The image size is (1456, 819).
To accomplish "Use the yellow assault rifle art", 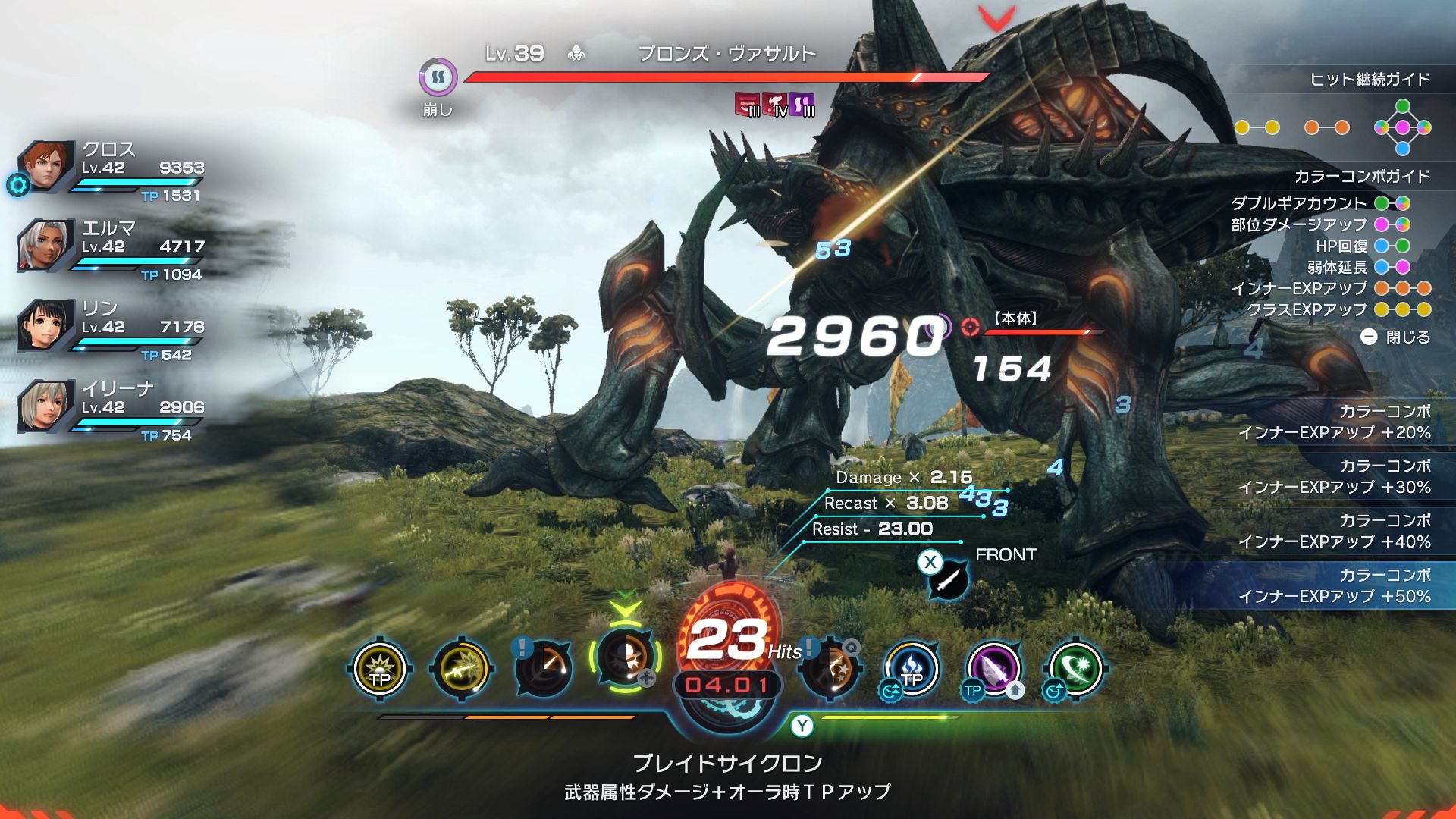I will [x=461, y=670].
